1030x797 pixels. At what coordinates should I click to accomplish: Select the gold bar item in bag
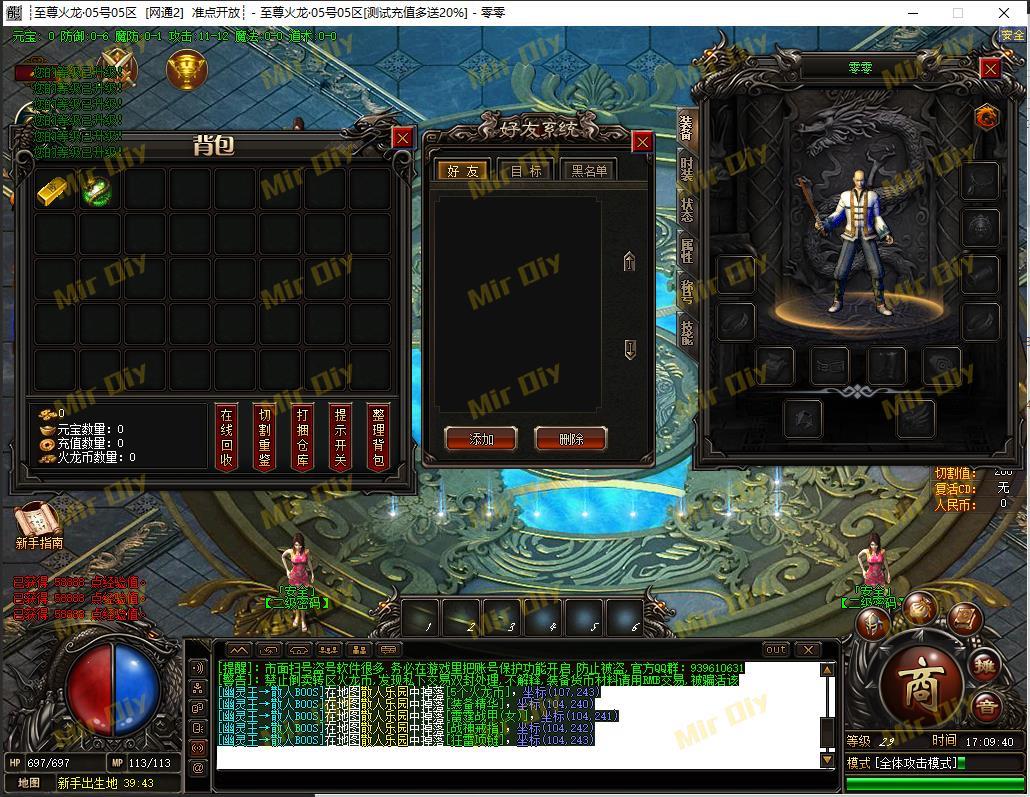(x=53, y=190)
